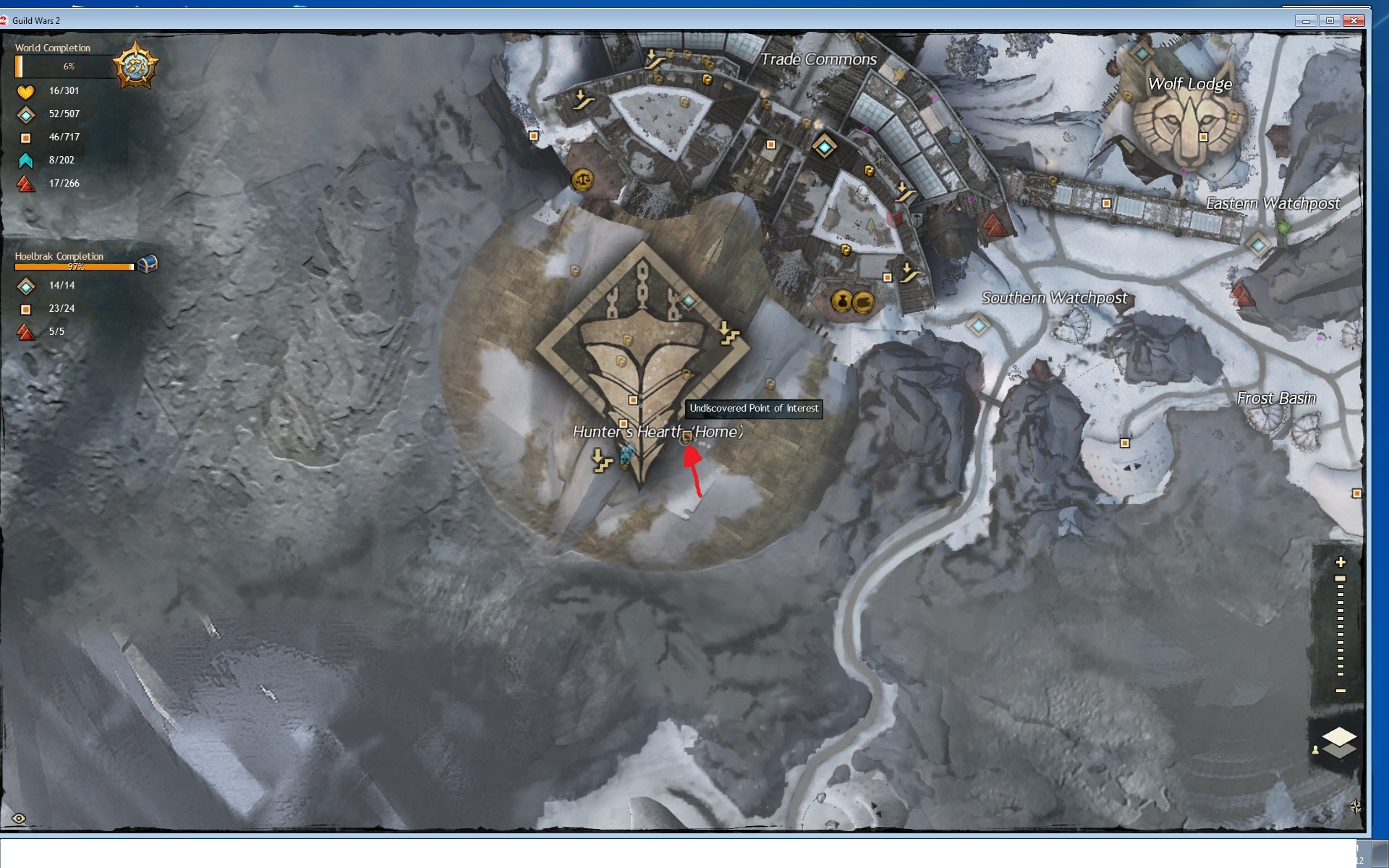Screen dimensions: 1389x868
Task: Click the map zoom-out minus button
Action: click(x=1341, y=691)
